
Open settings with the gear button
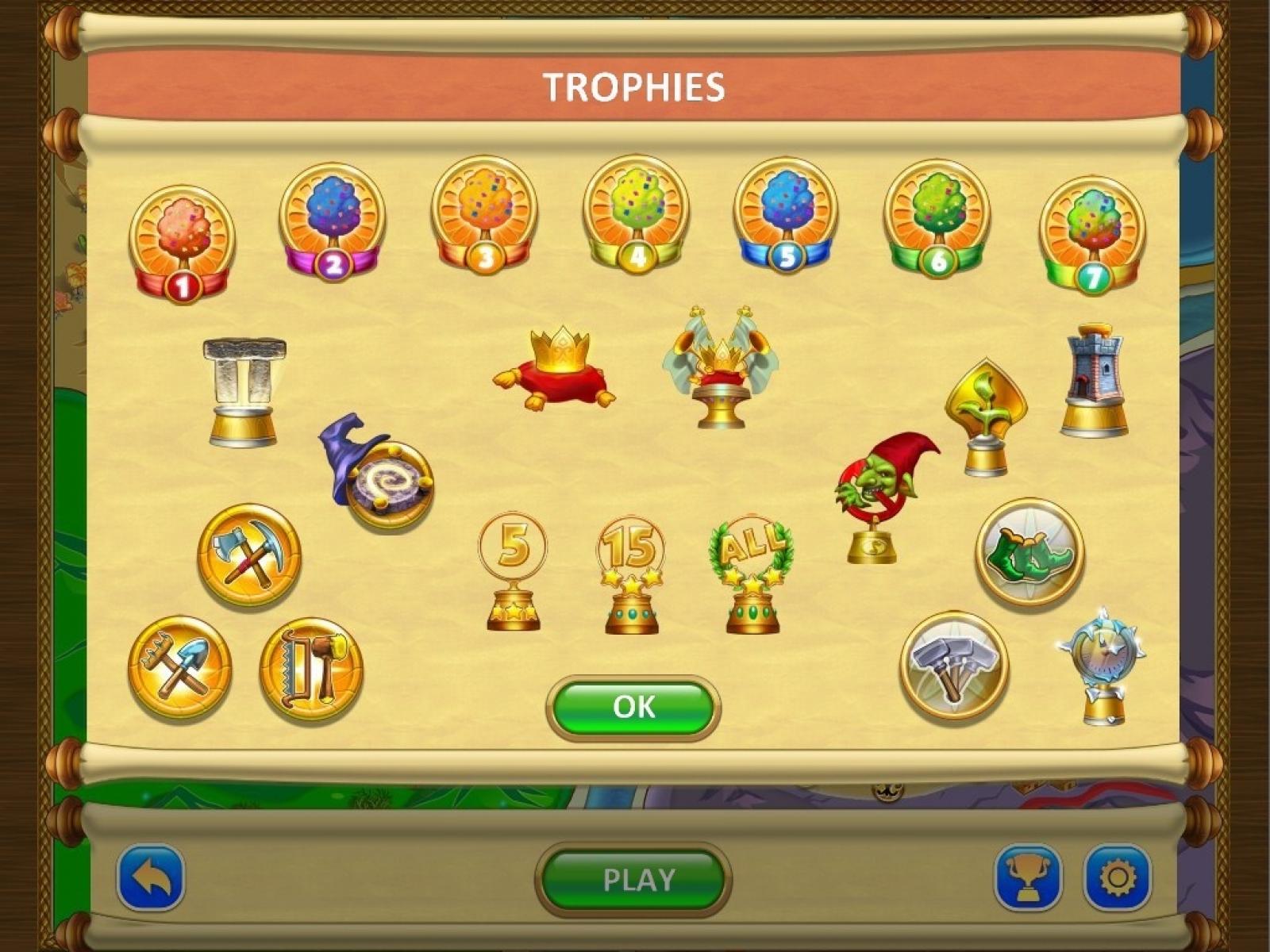[1117, 878]
